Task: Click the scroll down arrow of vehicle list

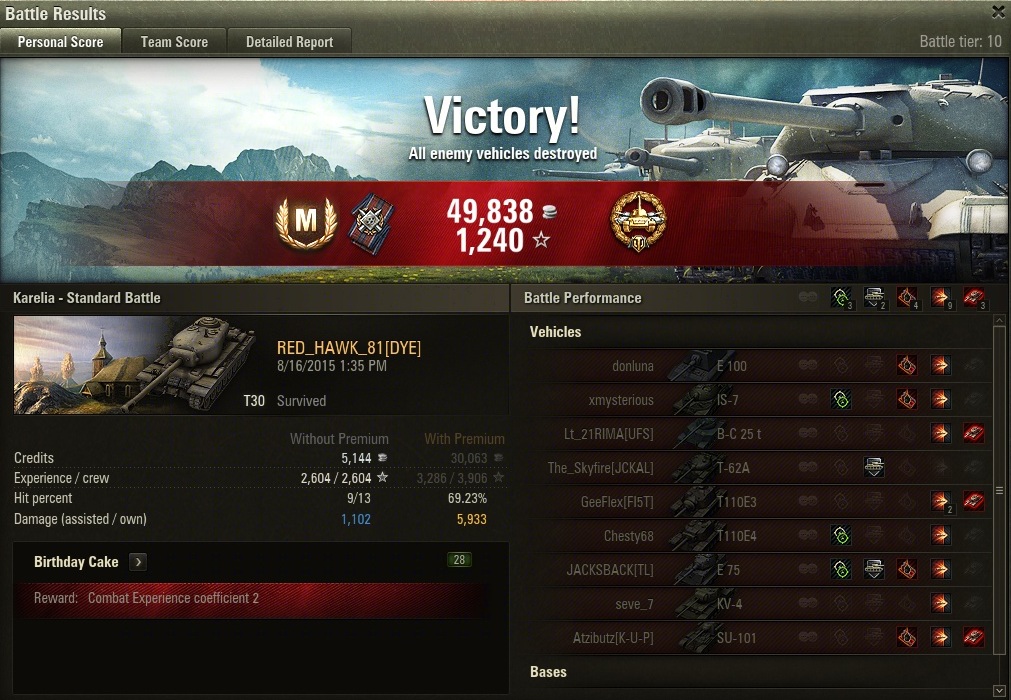Action: click(998, 691)
